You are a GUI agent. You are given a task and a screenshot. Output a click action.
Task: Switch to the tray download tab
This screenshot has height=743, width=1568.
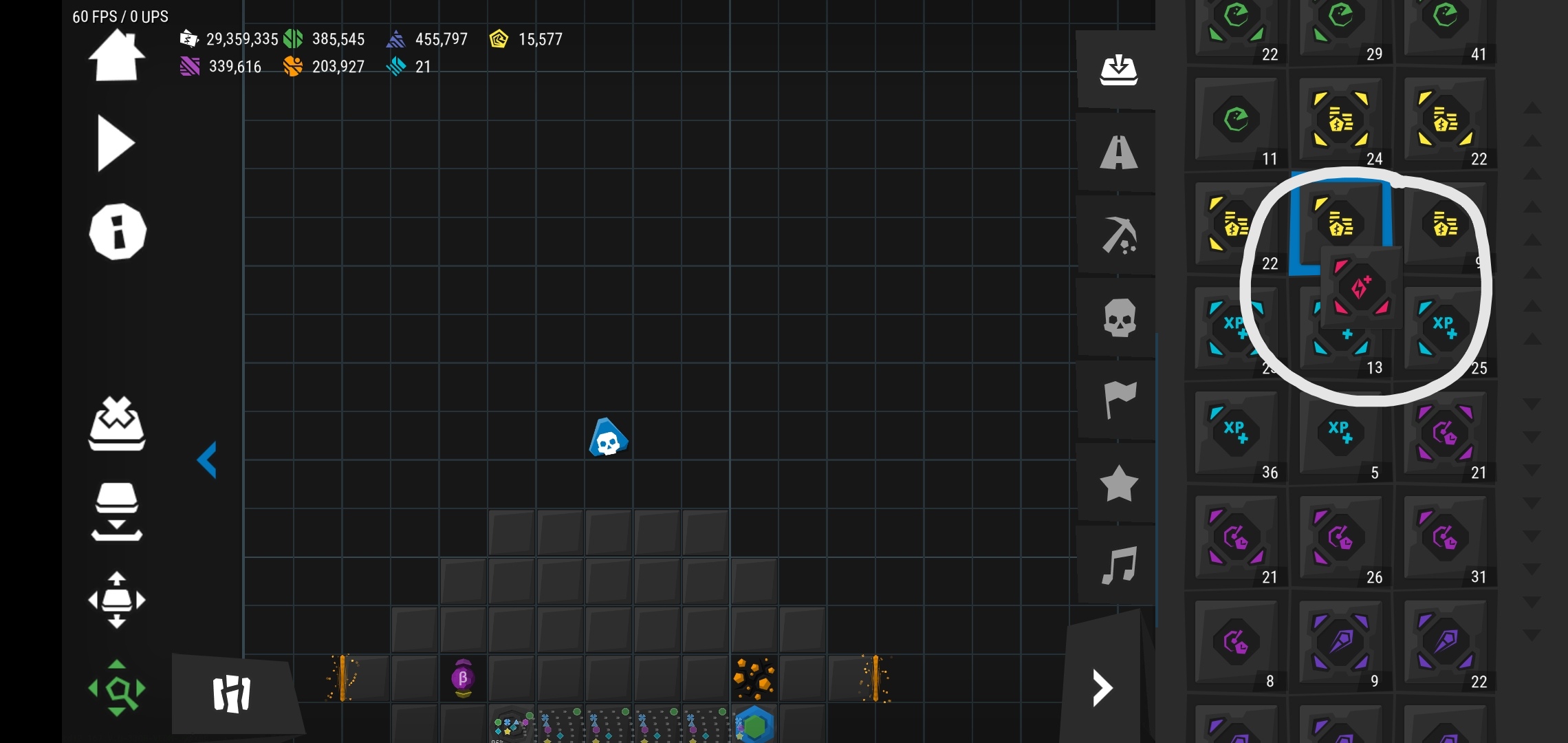[1118, 69]
